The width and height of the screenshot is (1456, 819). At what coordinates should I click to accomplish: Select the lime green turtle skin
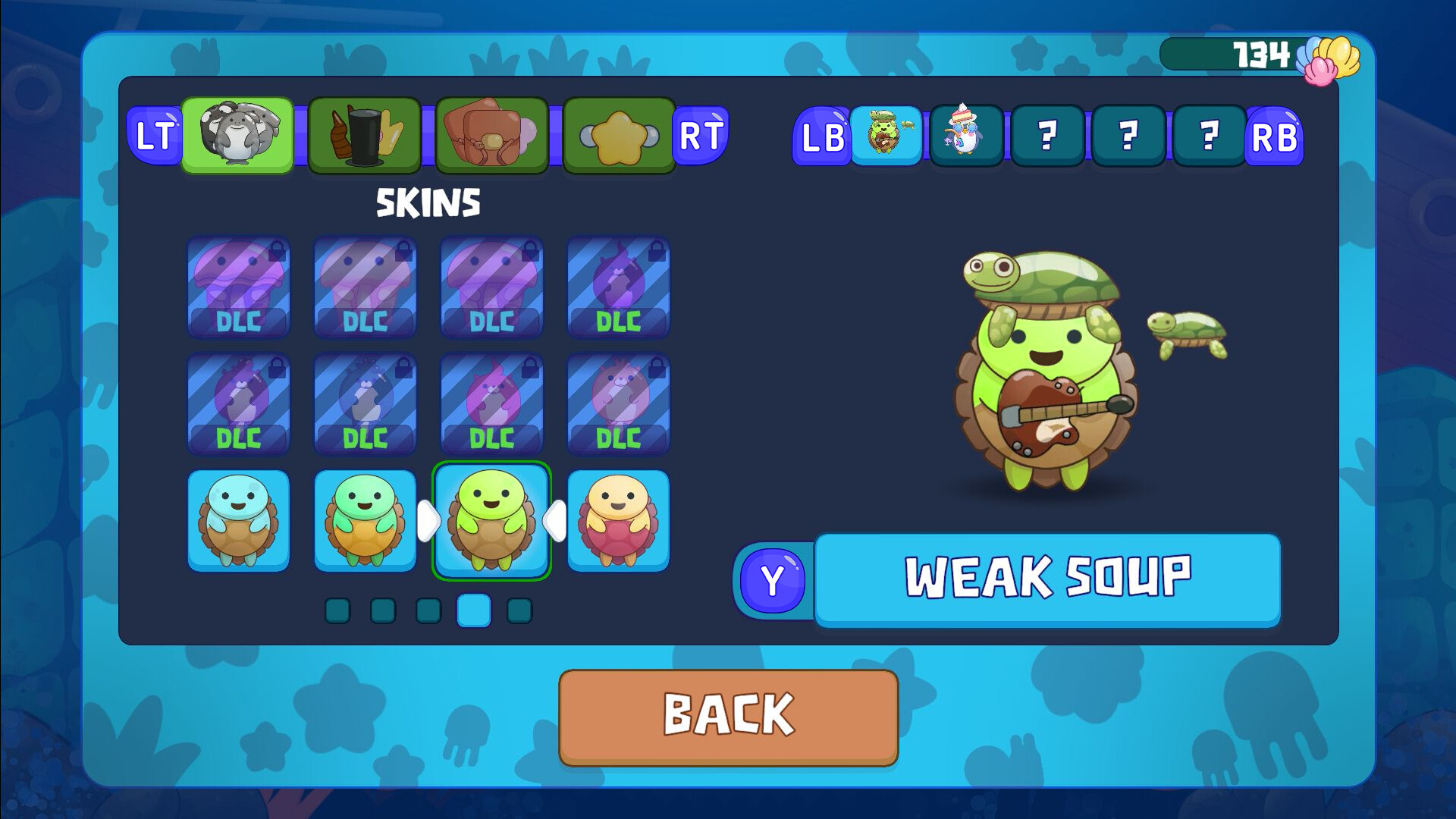point(491,520)
